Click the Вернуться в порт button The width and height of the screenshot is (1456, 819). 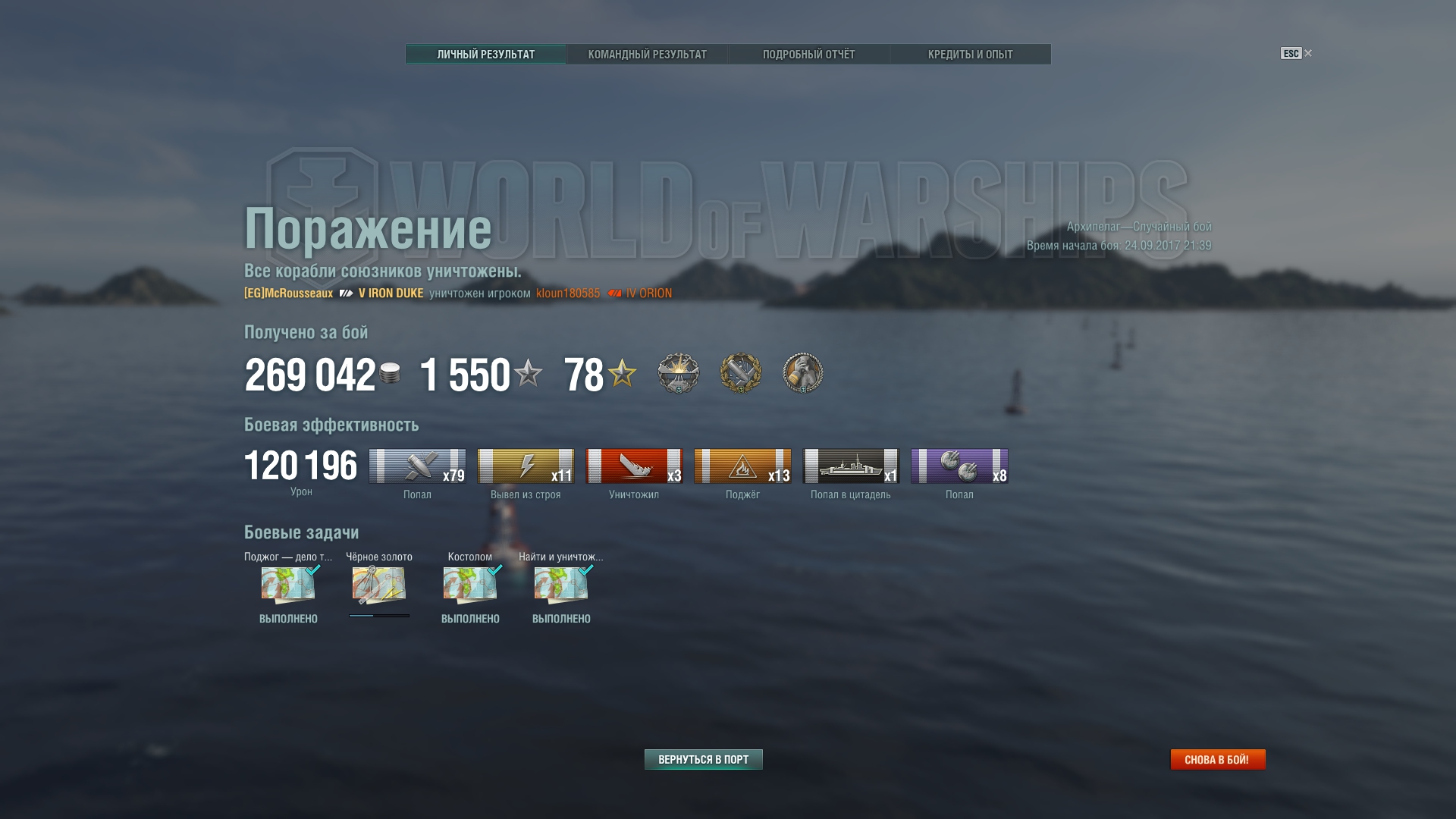703,759
